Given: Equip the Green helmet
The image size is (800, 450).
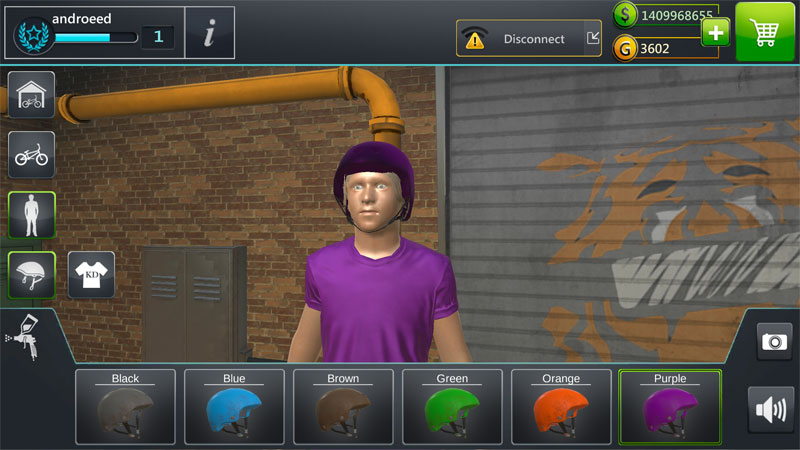Looking at the screenshot, I should [x=452, y=407].
